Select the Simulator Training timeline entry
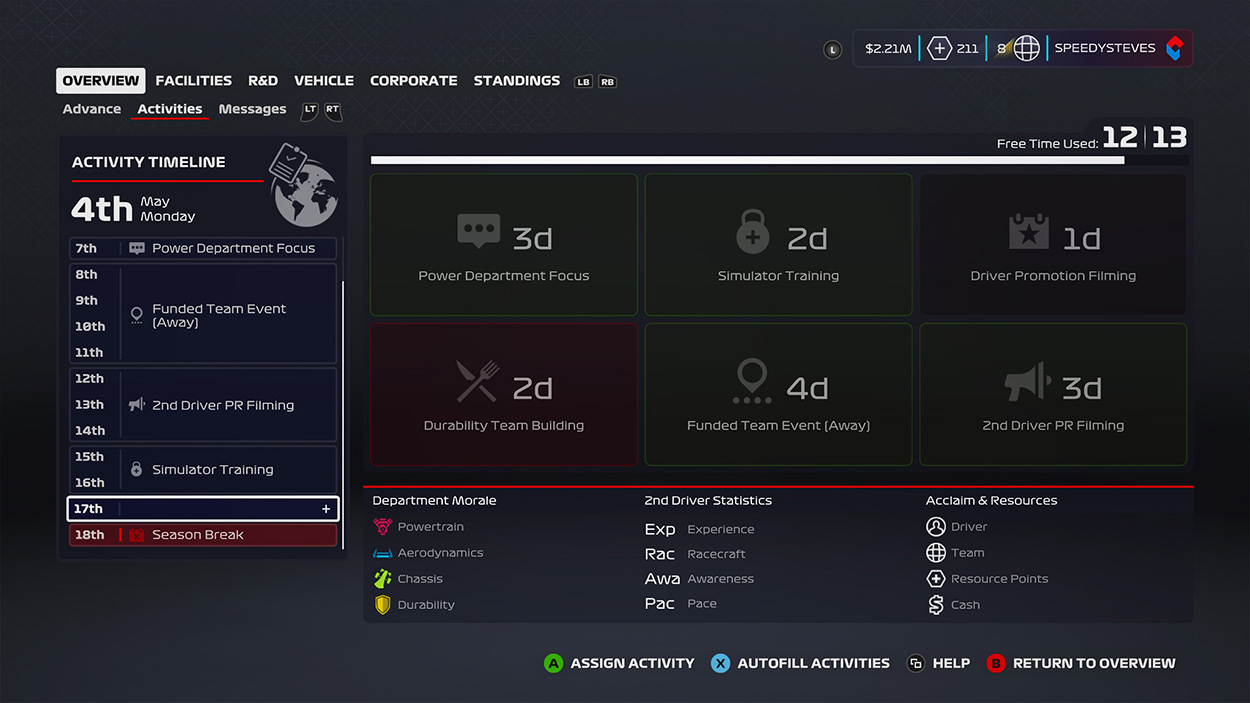 pyautogui.click(x=203, y=469)
